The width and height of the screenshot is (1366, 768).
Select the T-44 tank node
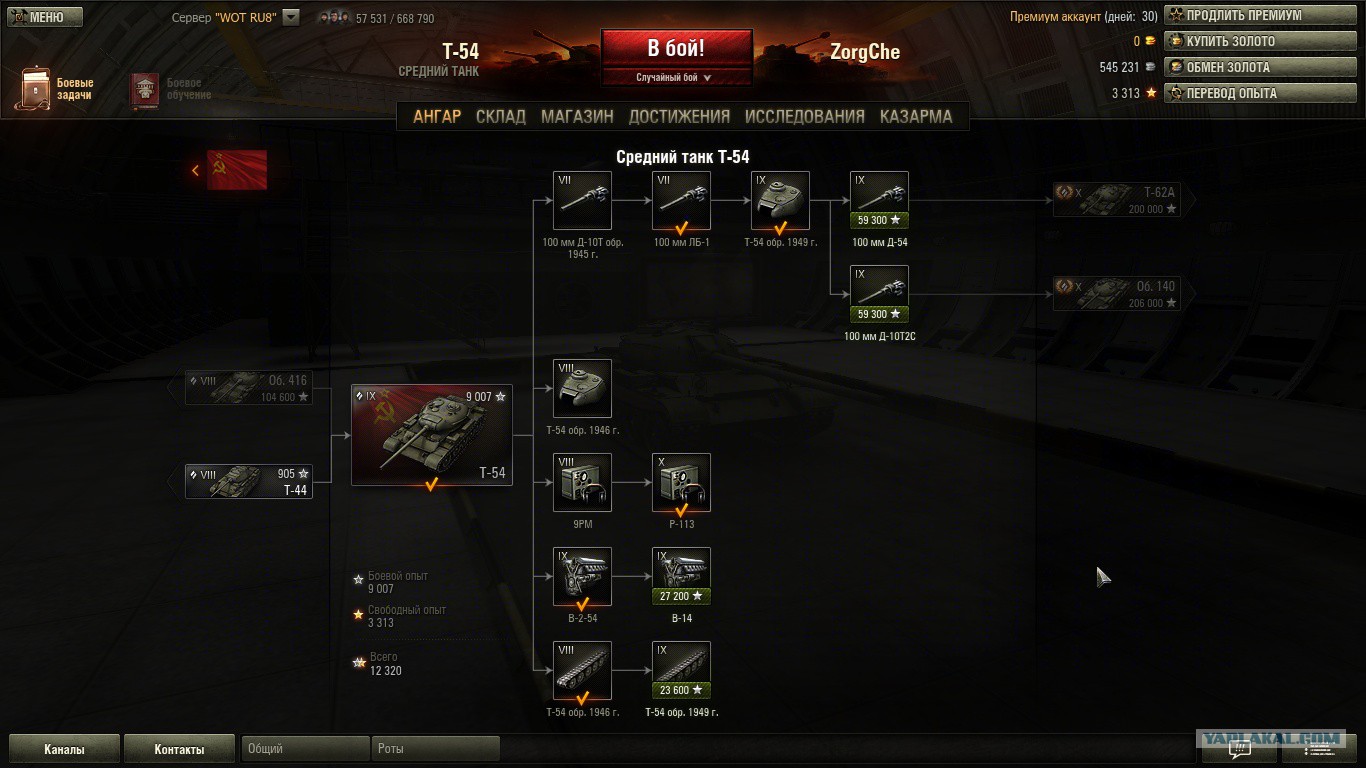249,482
